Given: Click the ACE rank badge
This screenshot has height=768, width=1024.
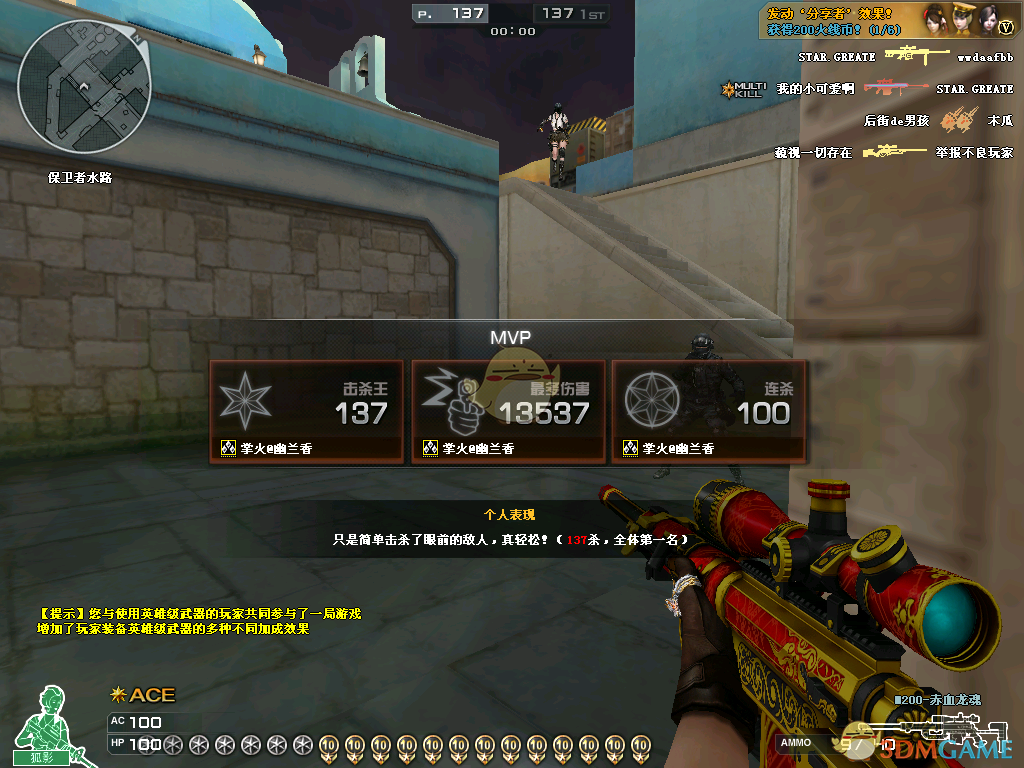Looking at the screenshot, I should pos(143,695).
